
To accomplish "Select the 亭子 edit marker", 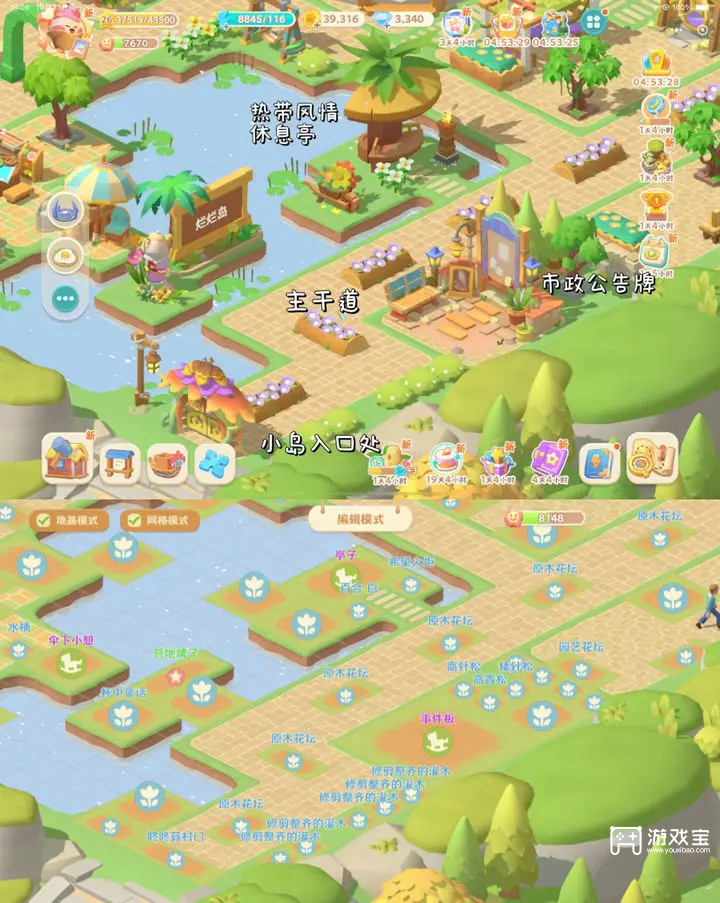I will [347, 575].
